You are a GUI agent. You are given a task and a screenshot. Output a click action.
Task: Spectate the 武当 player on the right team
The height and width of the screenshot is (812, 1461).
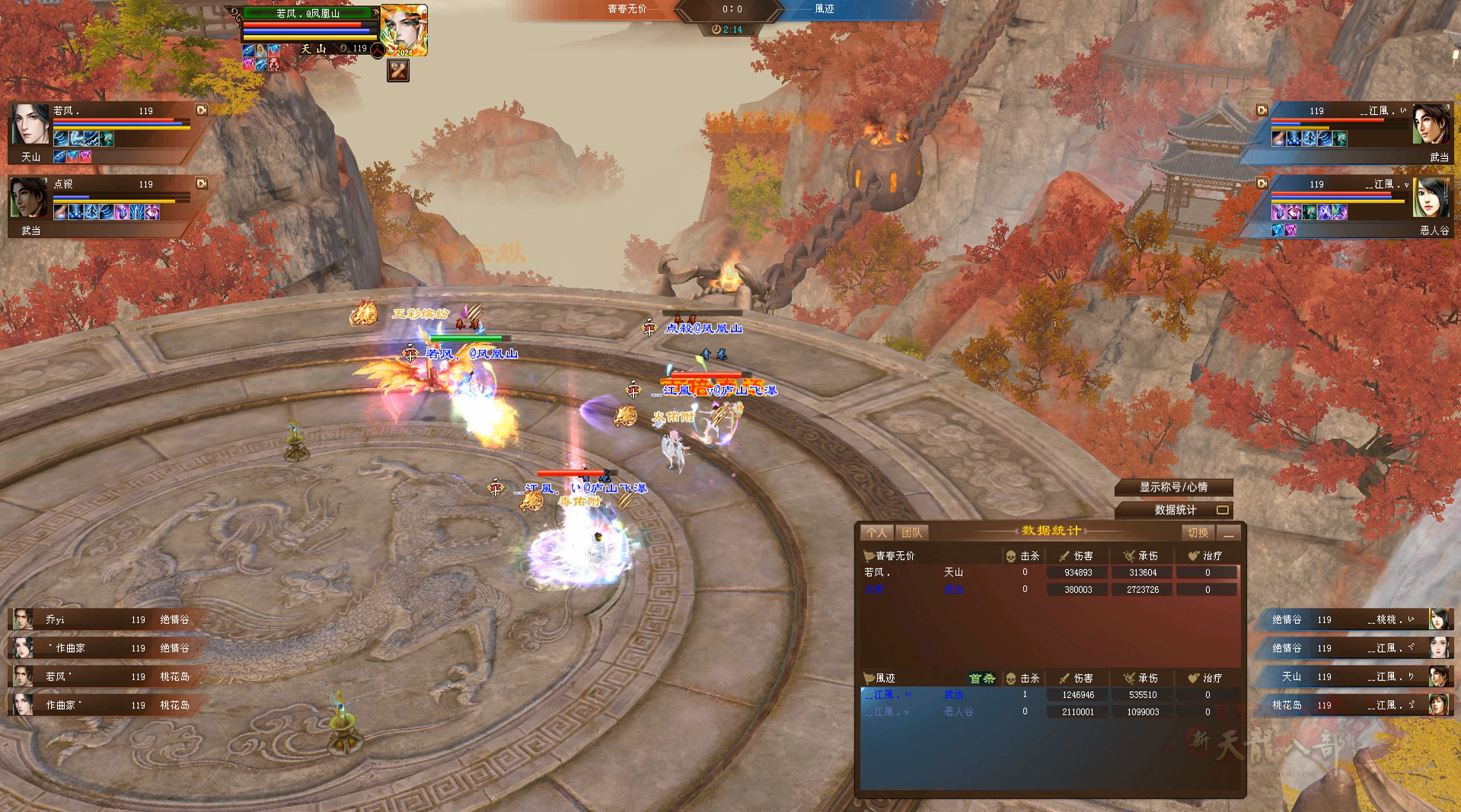pos(1262,110)
